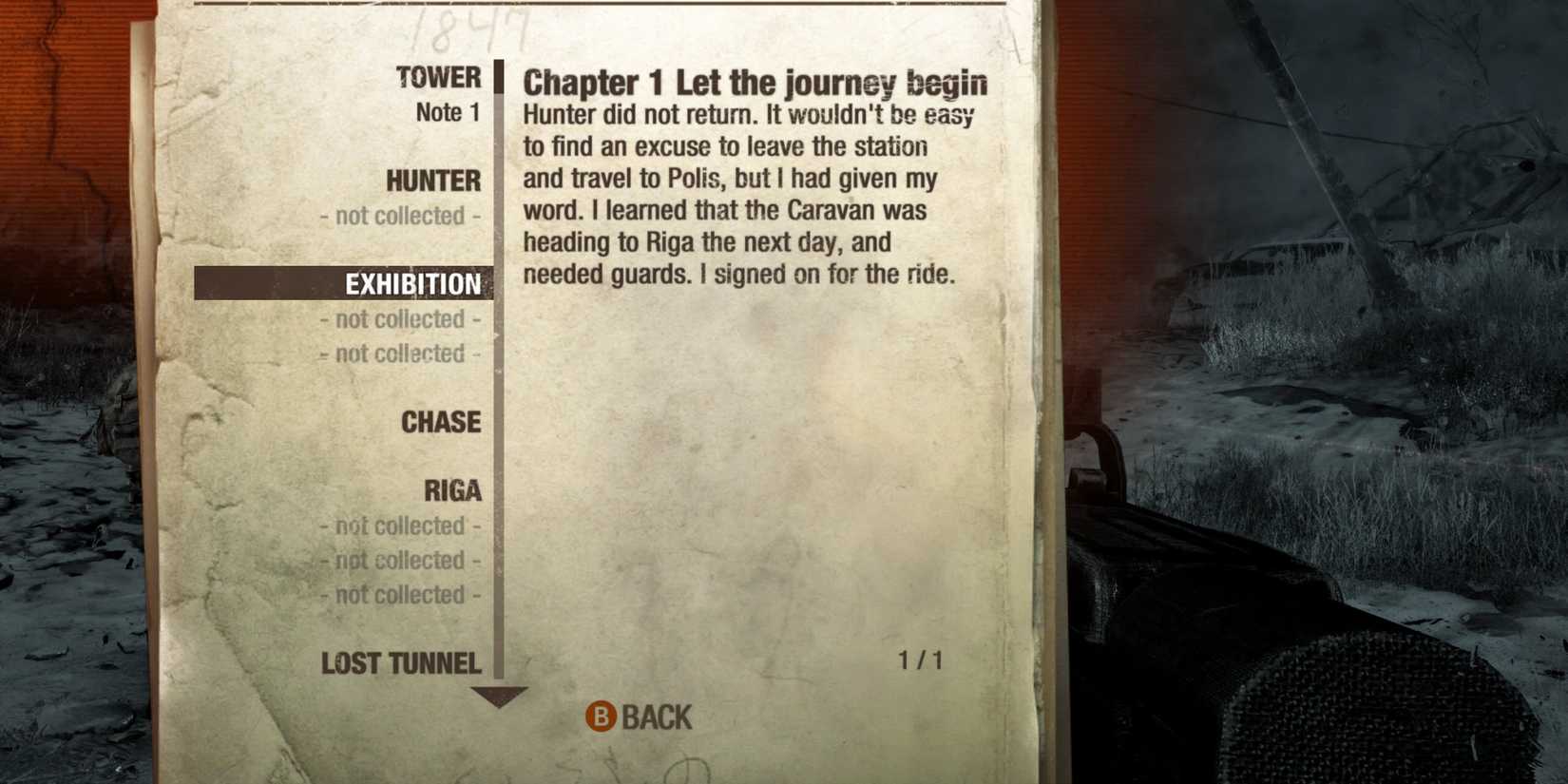The width and height of the screenshot is (1568, 784).
Task: Select the RIGA chapter heading
Action: click(x=450, y=490)
